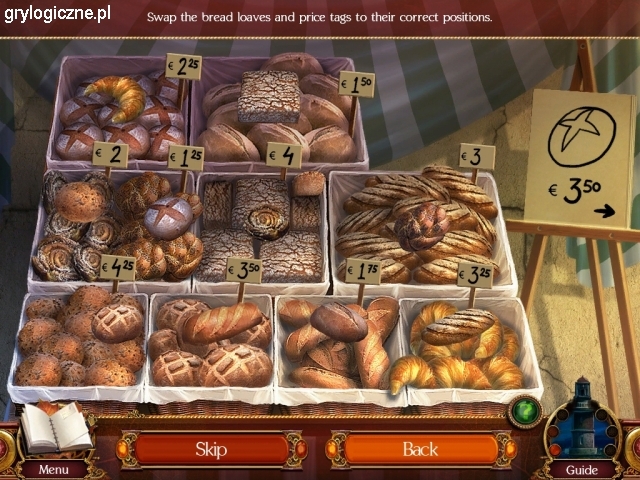Select the €2.25 price tag
The width and height of the screenshot is (640, 480).
tap(182, 68)
